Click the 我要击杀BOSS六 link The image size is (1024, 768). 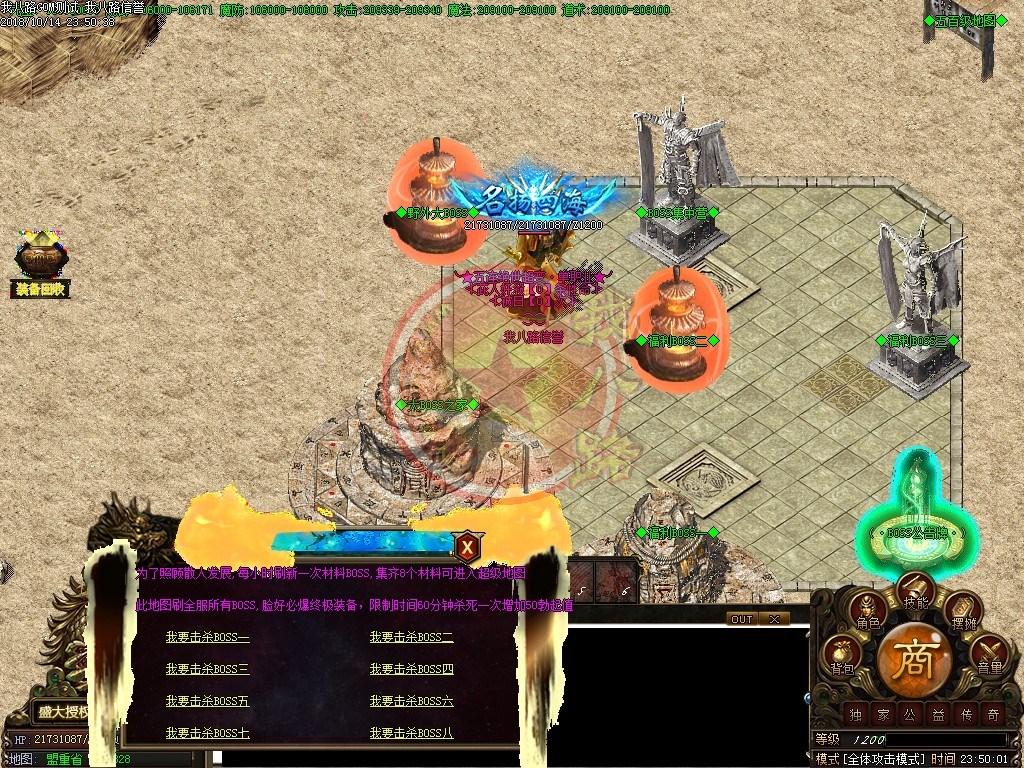tap(411, 701)
